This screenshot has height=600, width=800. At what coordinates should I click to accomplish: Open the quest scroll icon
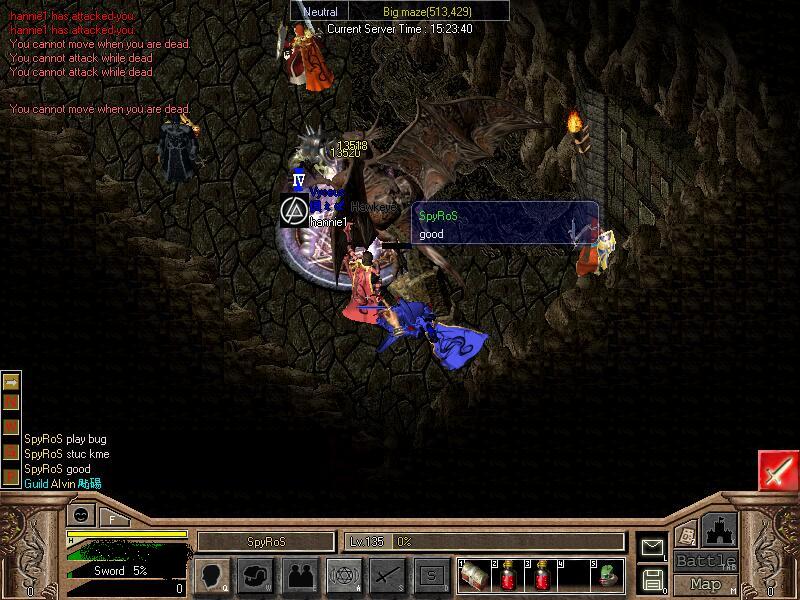pyautogui.click(x=685, y=535)
